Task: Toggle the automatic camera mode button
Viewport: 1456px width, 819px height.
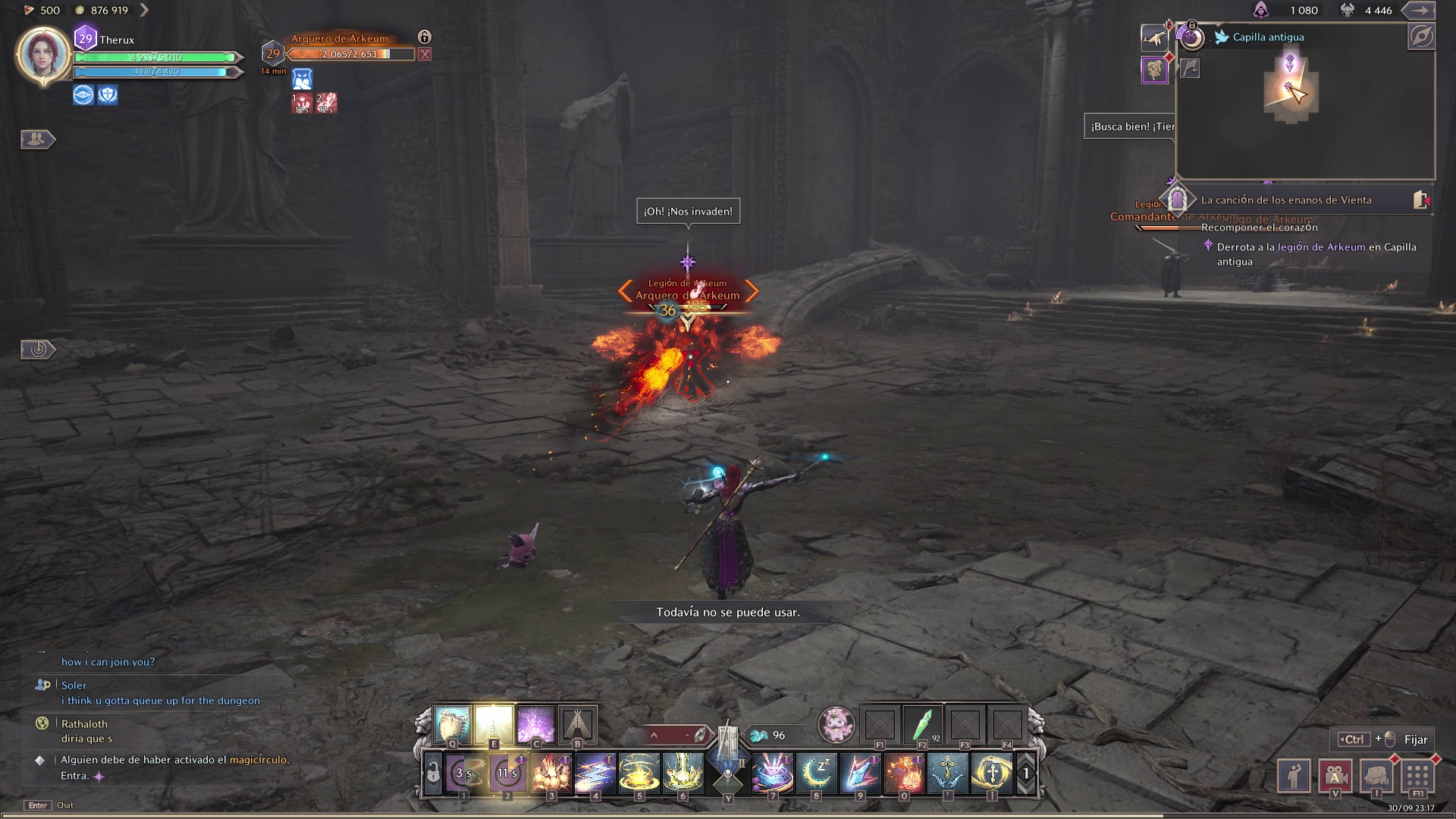Action: pos(1335,776)
